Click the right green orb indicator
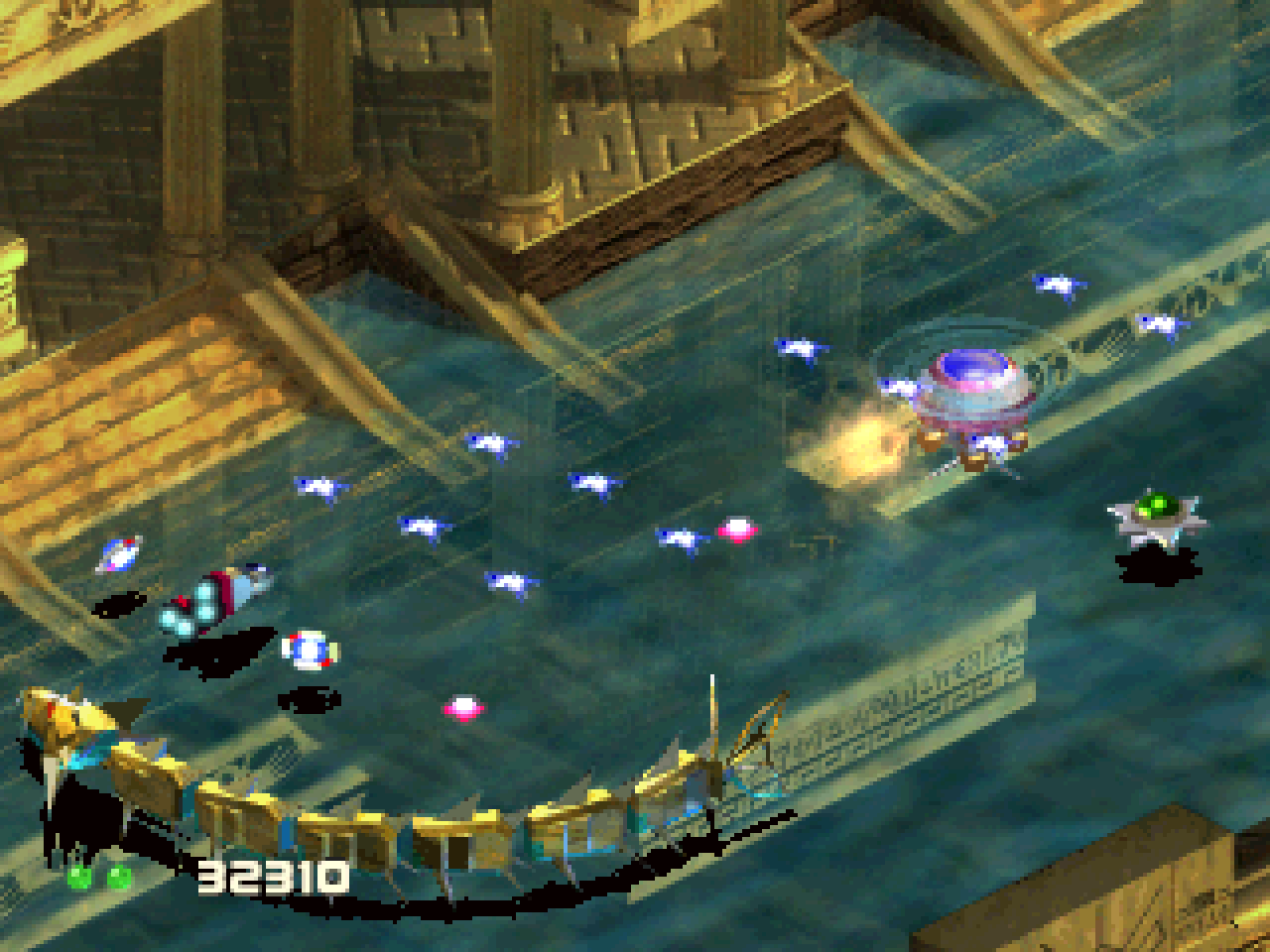Viewport: 1270px width, 952px height. (120, 876)
